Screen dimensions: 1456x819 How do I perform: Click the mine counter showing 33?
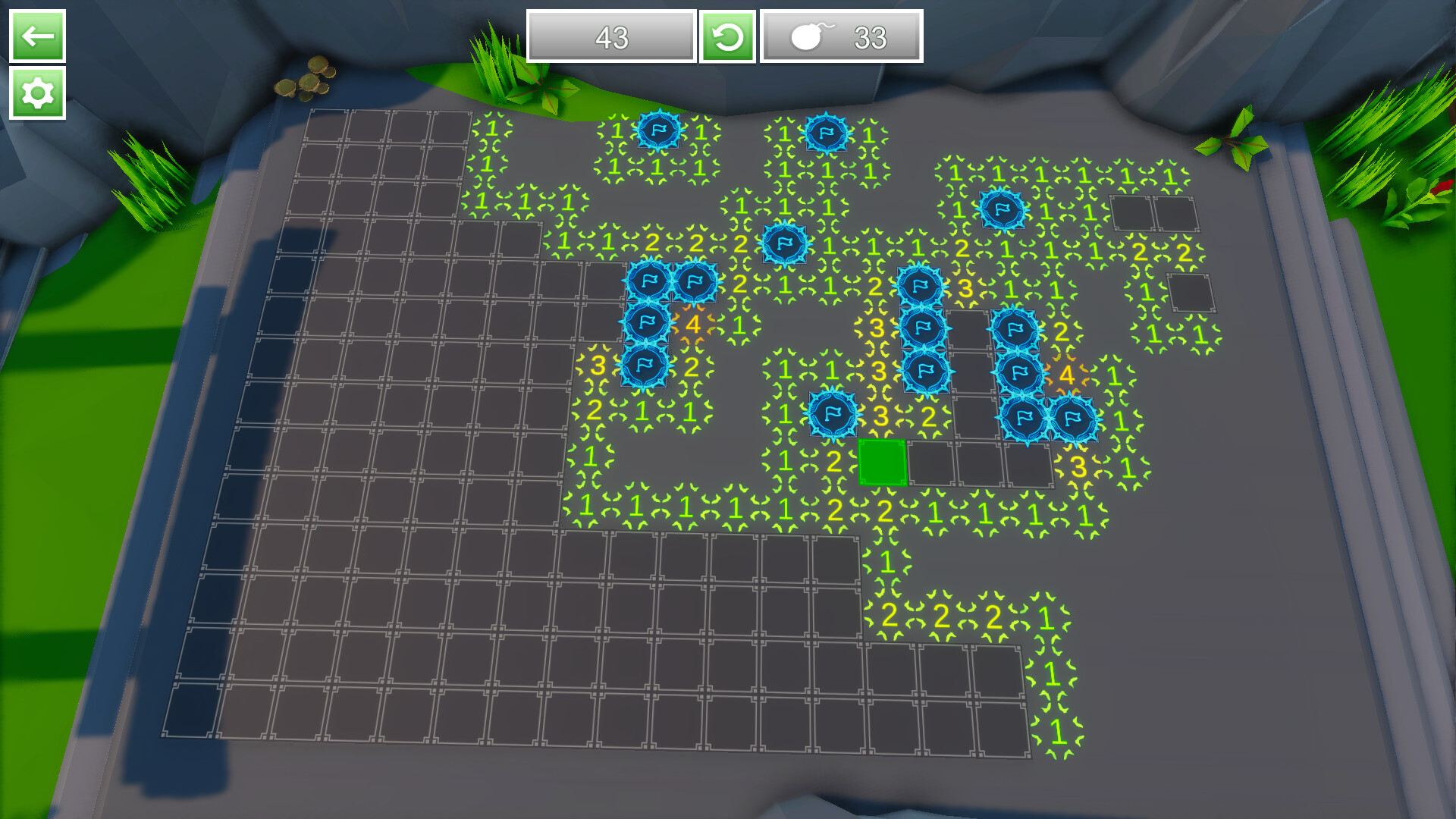point(871,36)
